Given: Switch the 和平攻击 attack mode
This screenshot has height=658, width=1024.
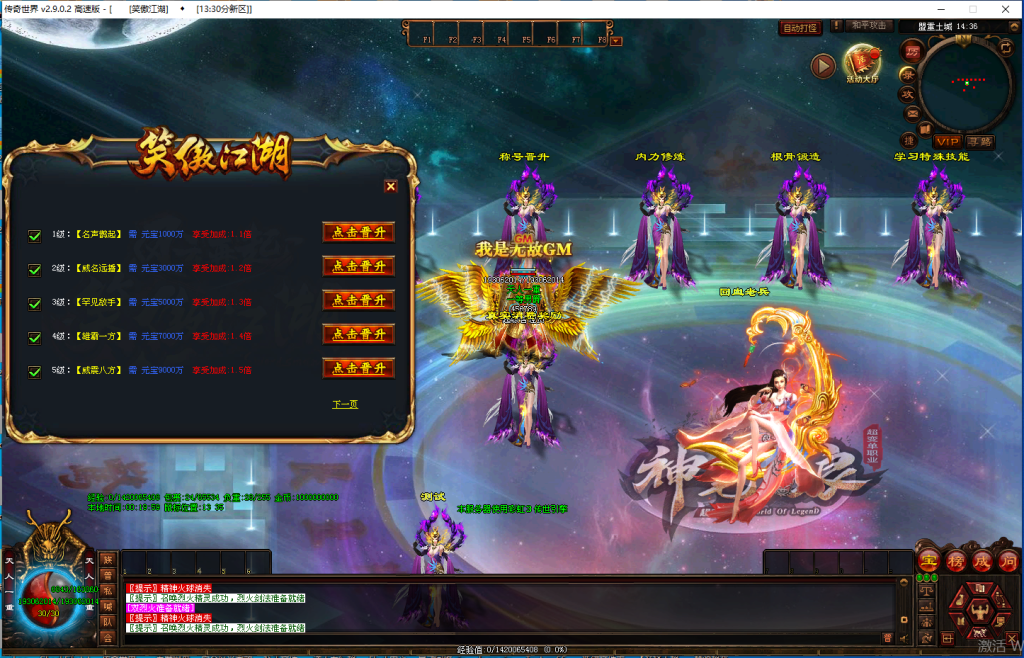Looking at the screenshot, I should 869,26.
